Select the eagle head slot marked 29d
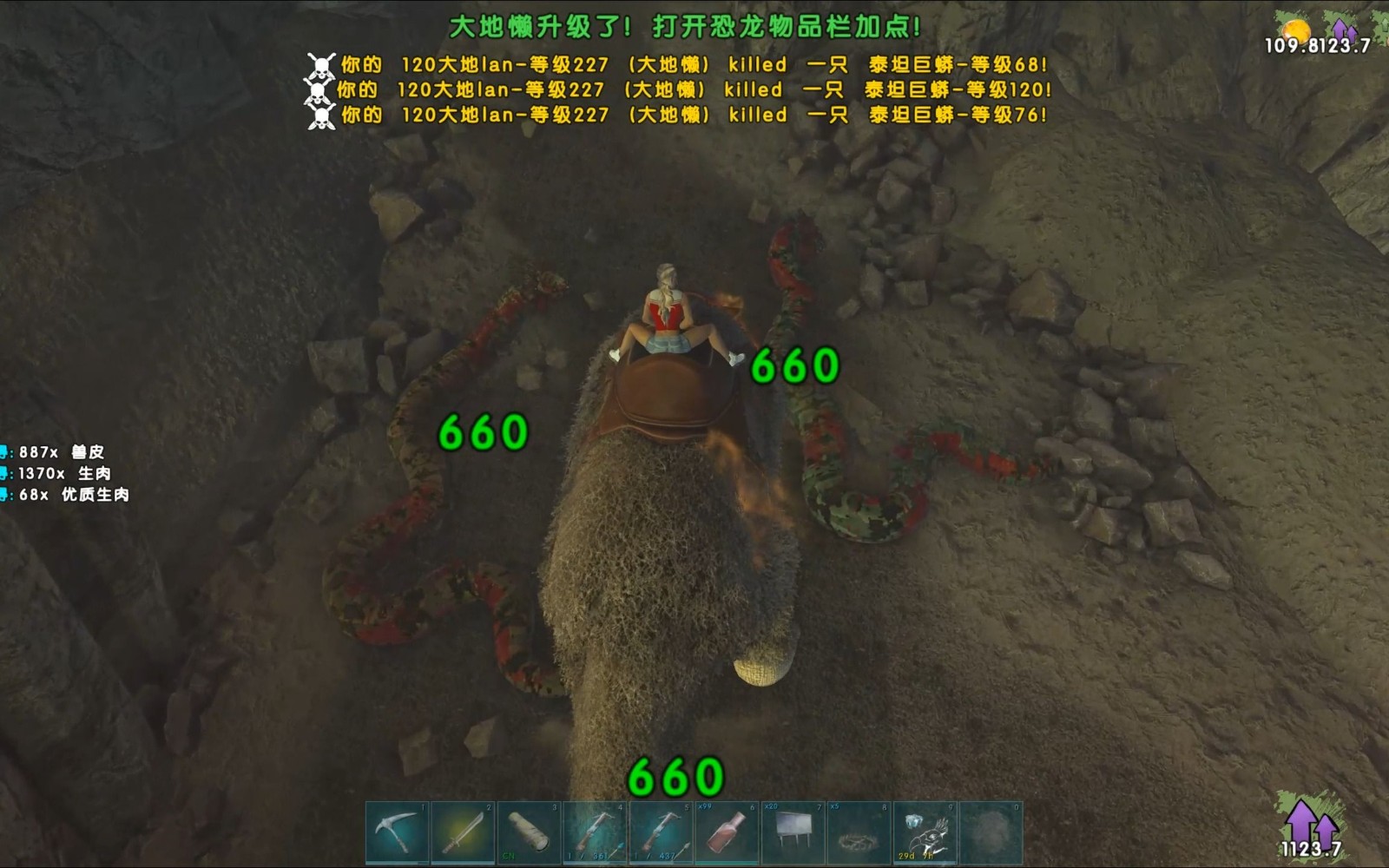 [926, 833]
